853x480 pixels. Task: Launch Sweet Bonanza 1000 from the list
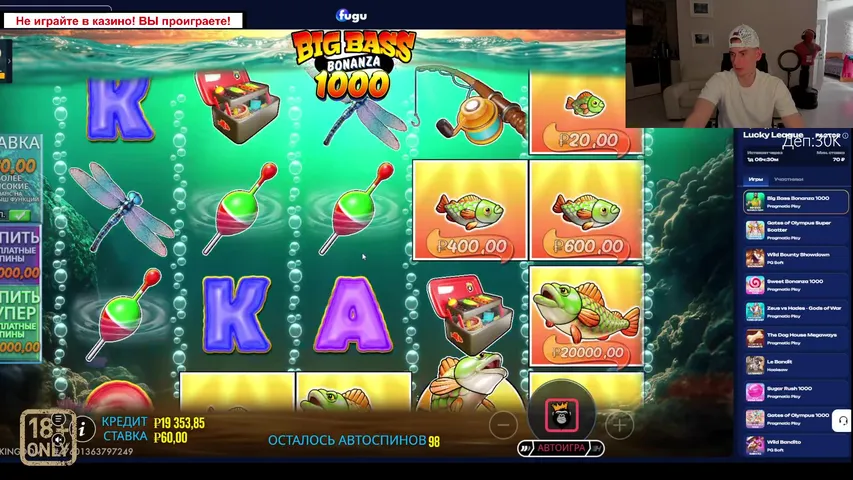tap(796, 284)
